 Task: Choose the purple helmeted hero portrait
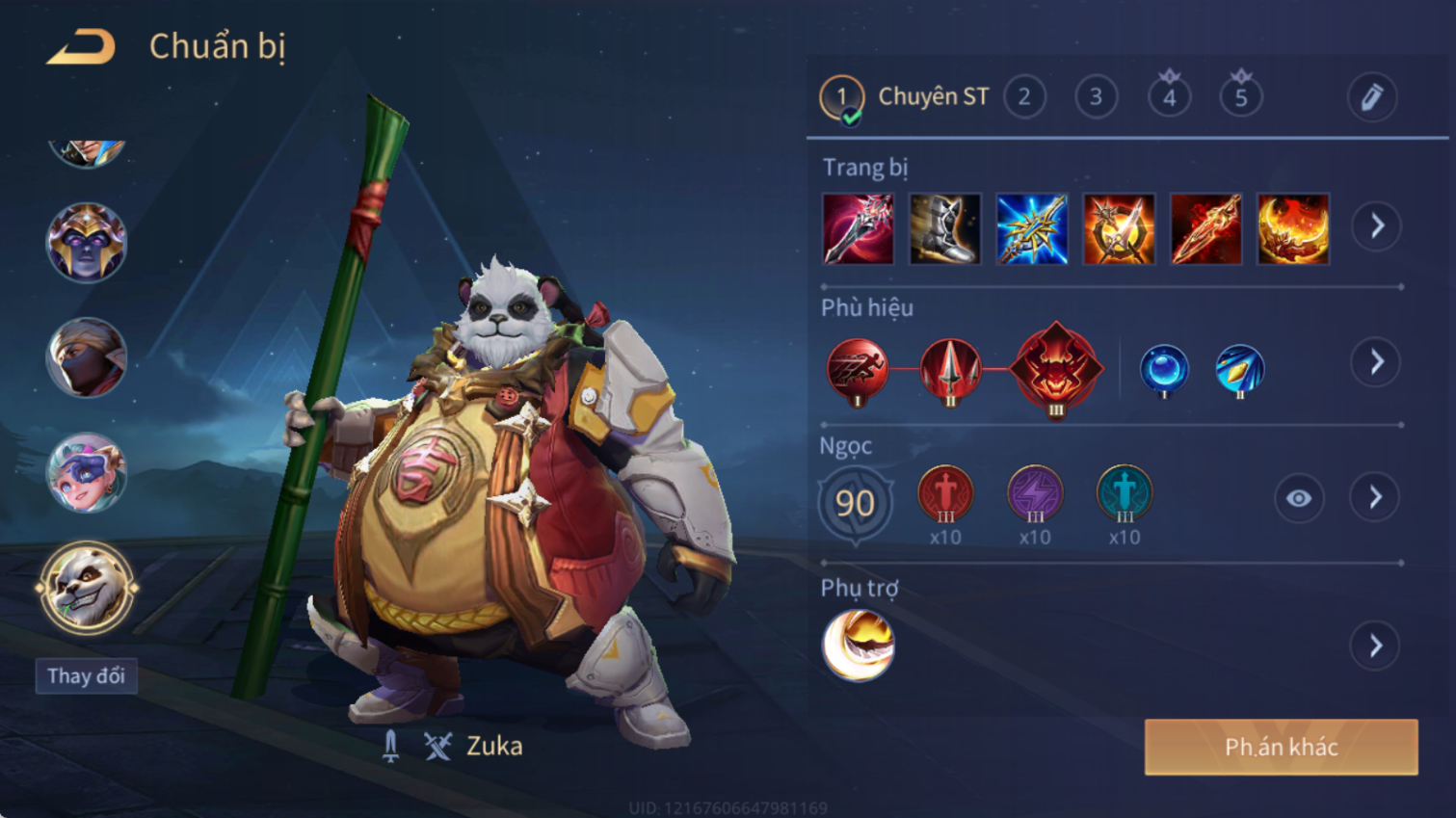coord(87,242)
